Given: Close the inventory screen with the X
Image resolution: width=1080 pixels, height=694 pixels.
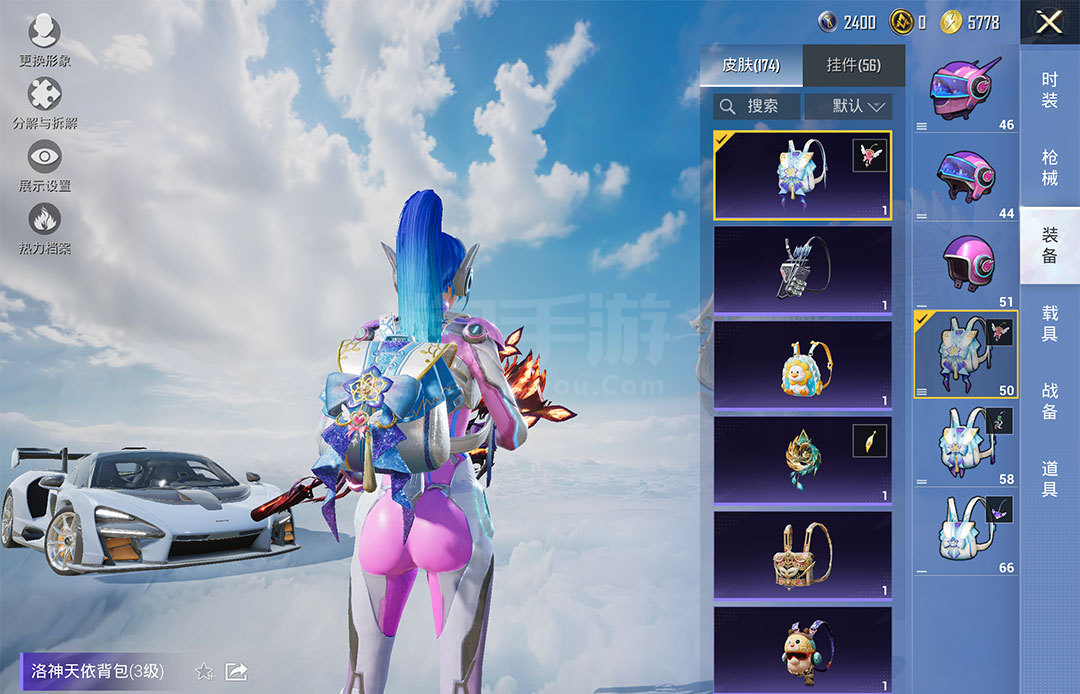Looking at the screenshot, I should pyautogui.click(x=1049, y=22).
